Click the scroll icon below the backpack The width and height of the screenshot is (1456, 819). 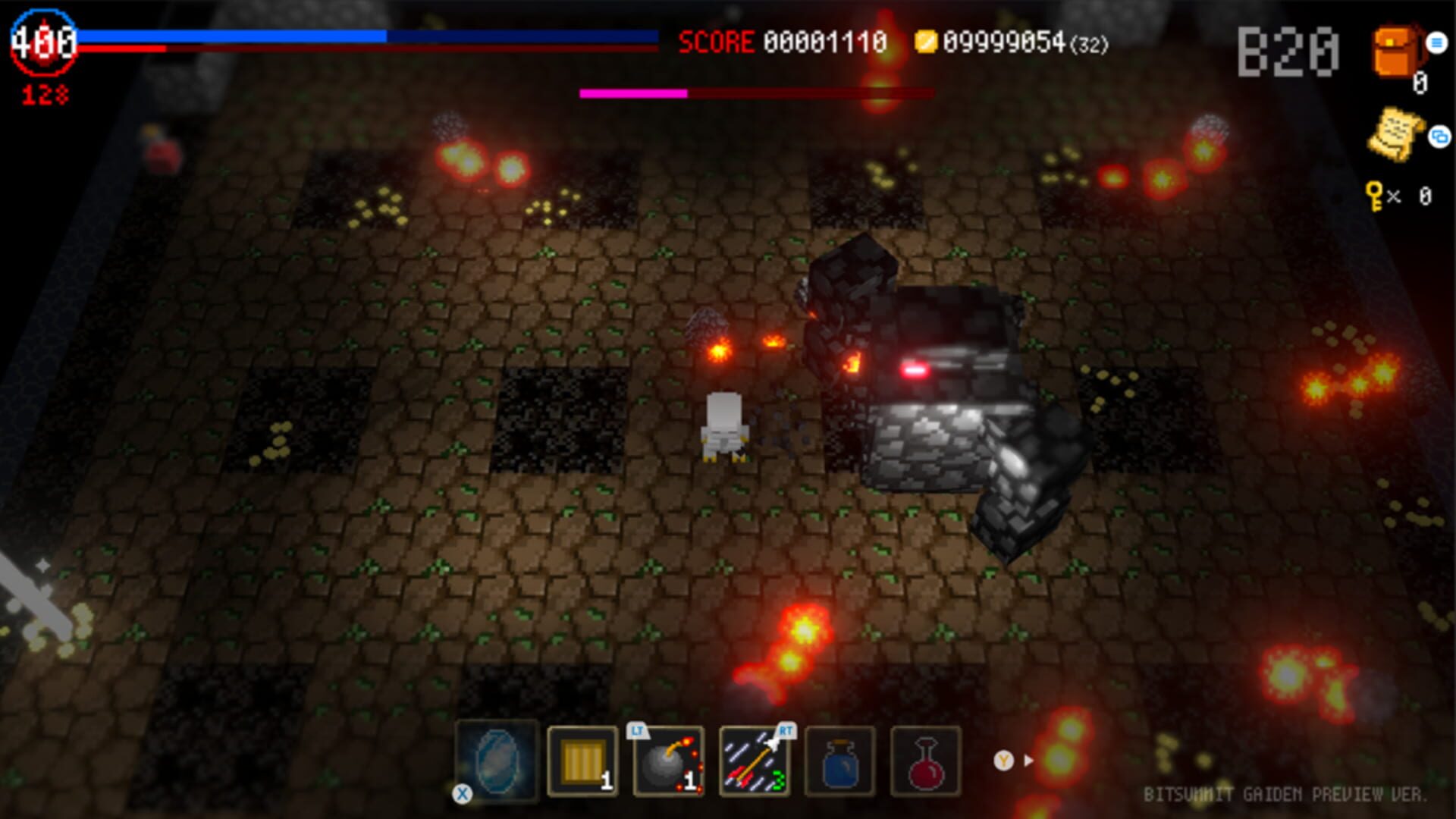click(x=1395, y=133)
